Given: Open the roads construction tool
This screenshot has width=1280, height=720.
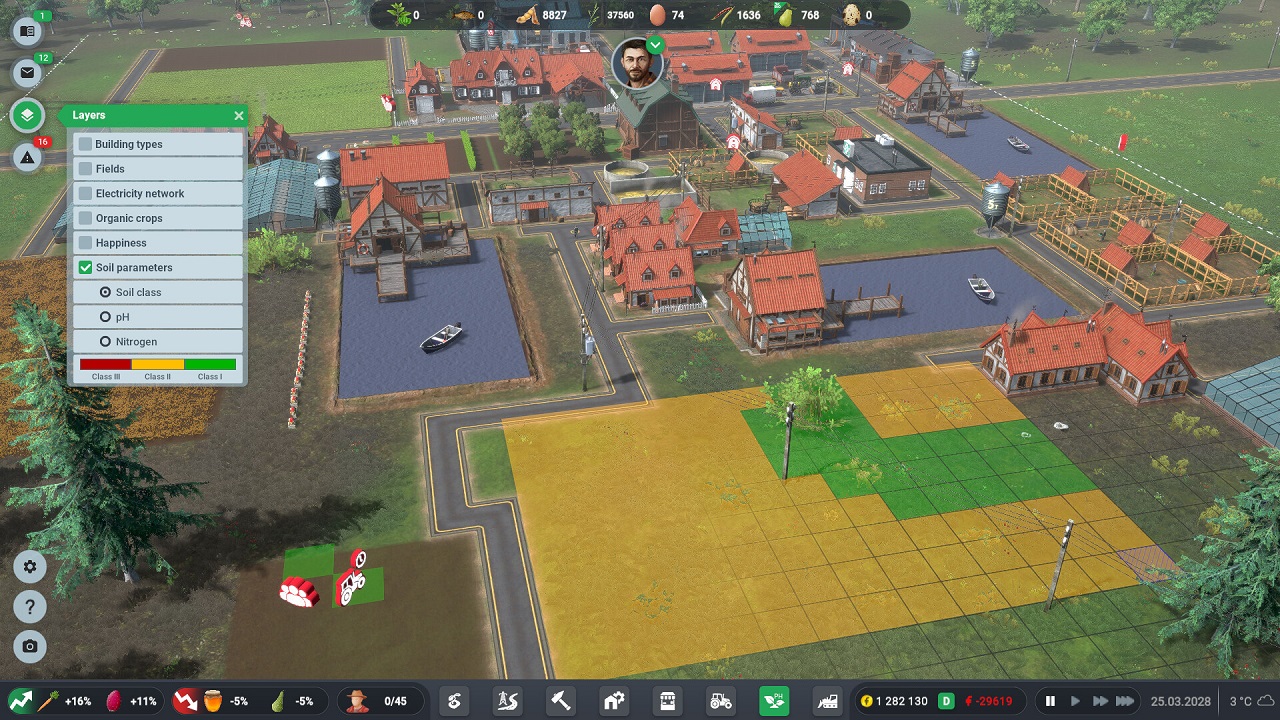Looking at the screenshot, I should pyautogui.click(x=507, y=700).
